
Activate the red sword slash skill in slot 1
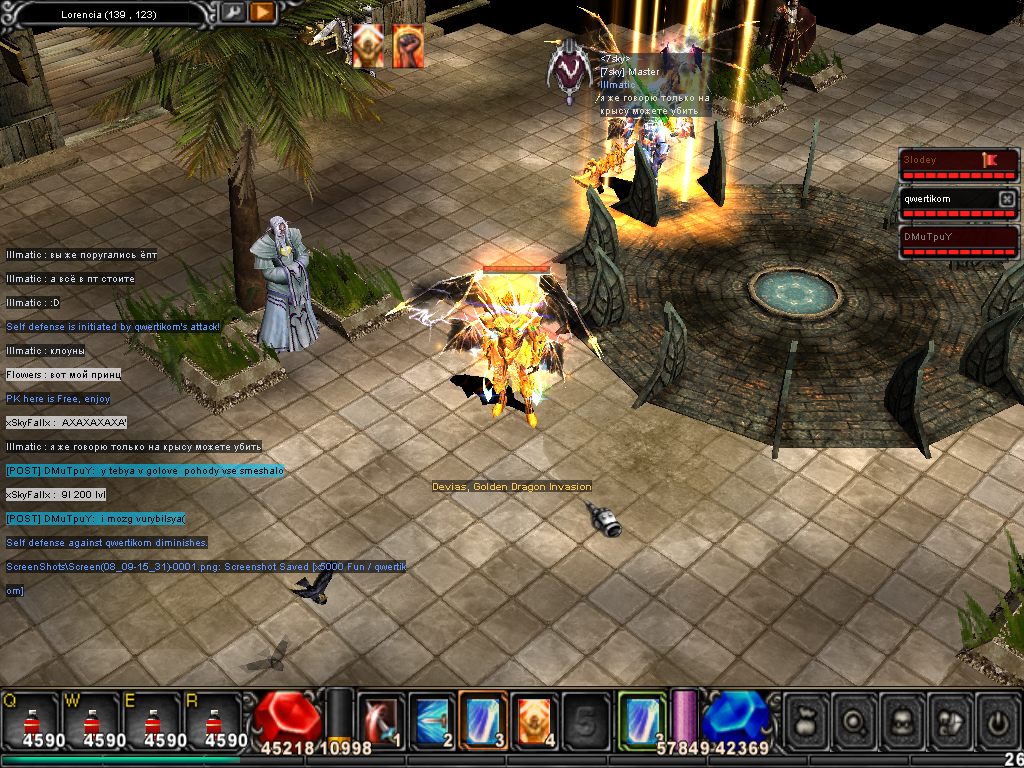[x=381, y=720]
